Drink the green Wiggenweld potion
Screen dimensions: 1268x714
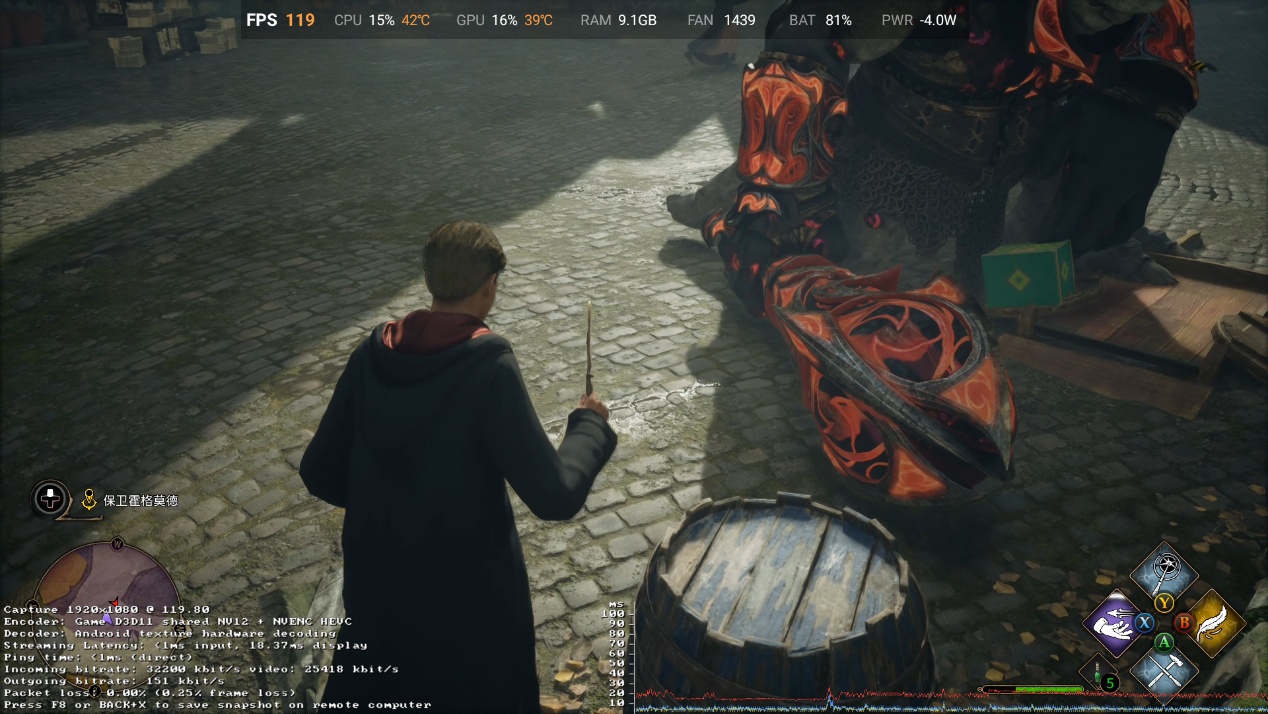1099,674
